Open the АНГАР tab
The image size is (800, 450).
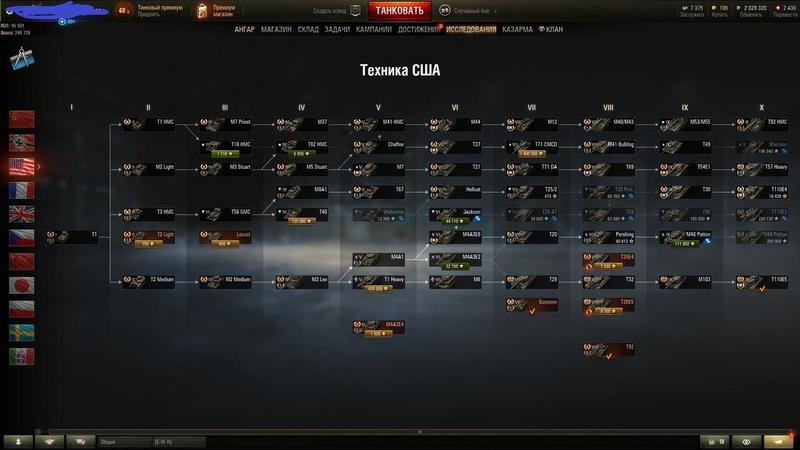pos(244,30)
